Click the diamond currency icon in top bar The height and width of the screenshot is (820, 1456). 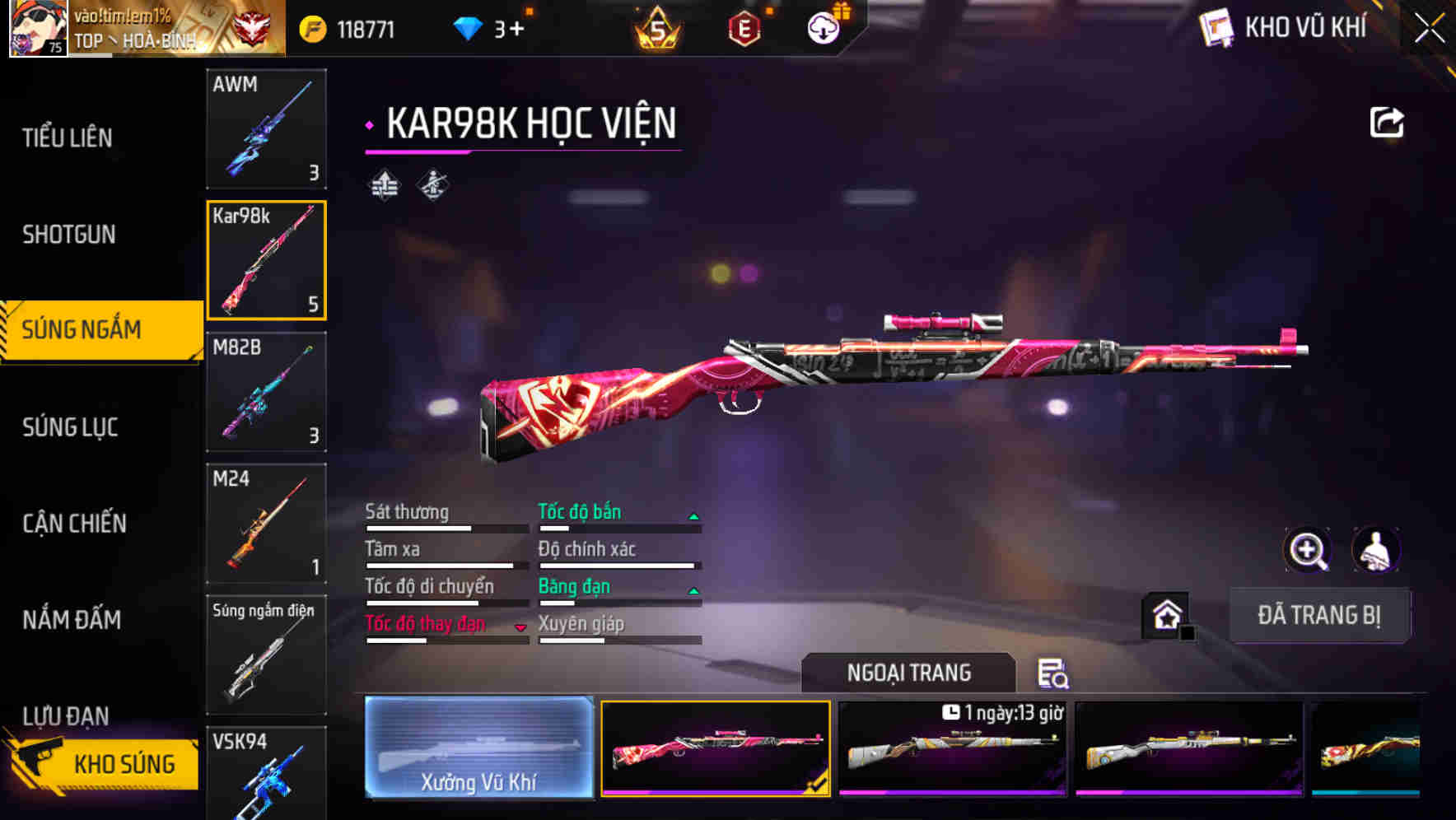coord(467,27)
